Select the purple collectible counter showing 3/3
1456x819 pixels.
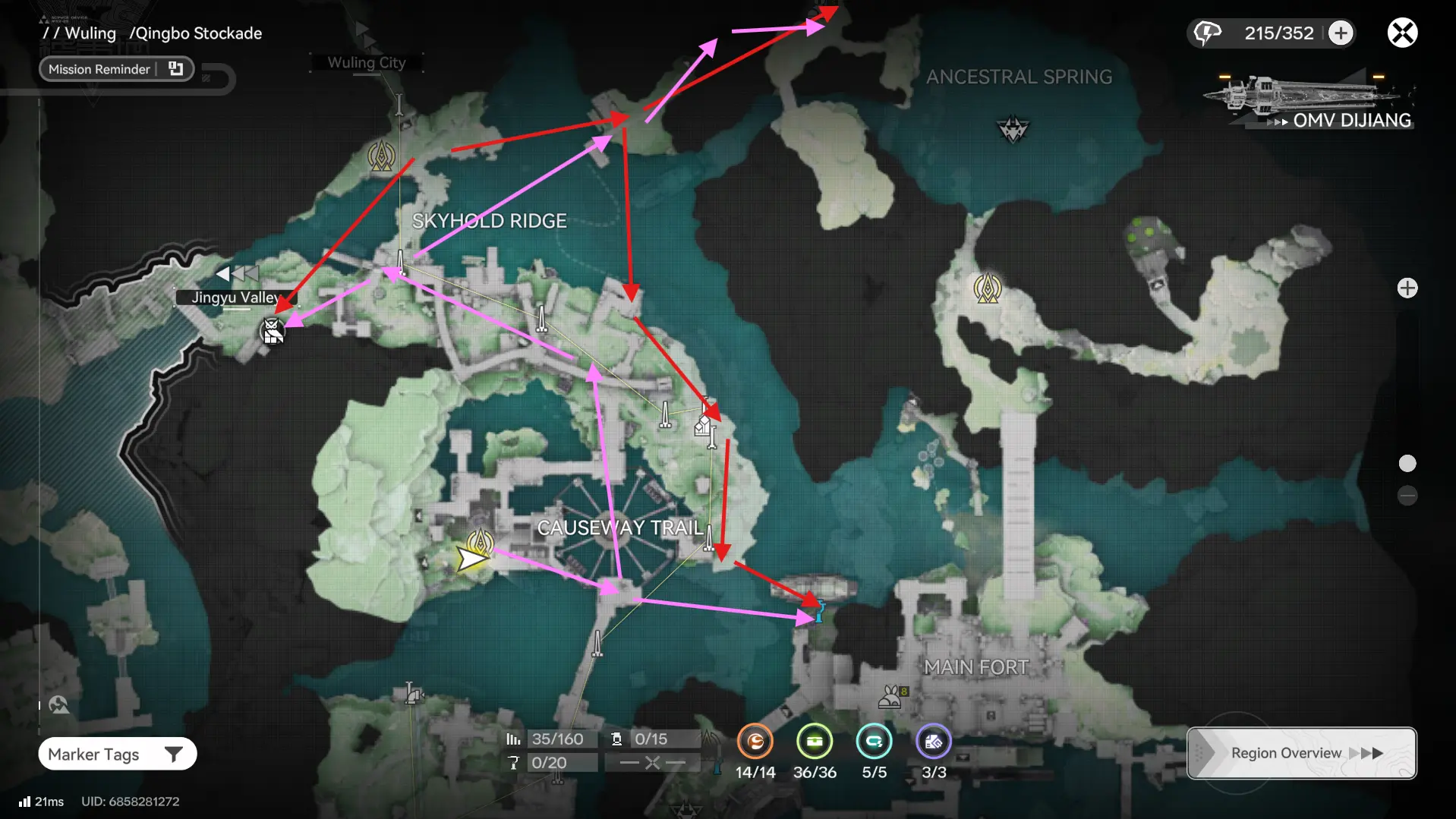tap(934, 742)
